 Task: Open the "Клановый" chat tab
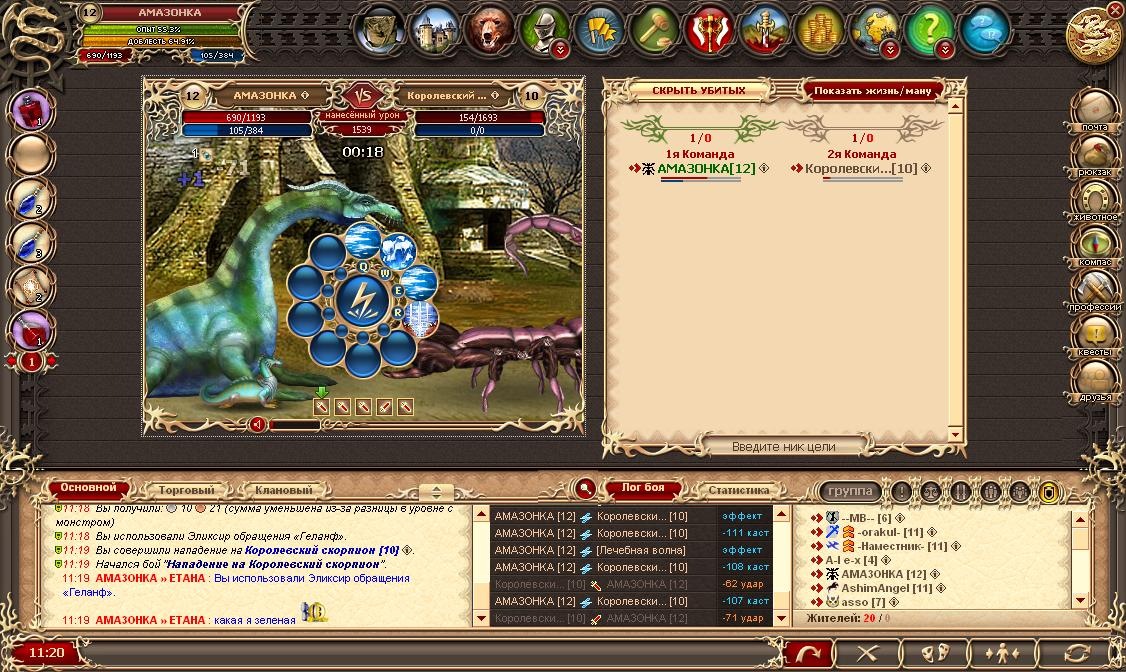283,491
